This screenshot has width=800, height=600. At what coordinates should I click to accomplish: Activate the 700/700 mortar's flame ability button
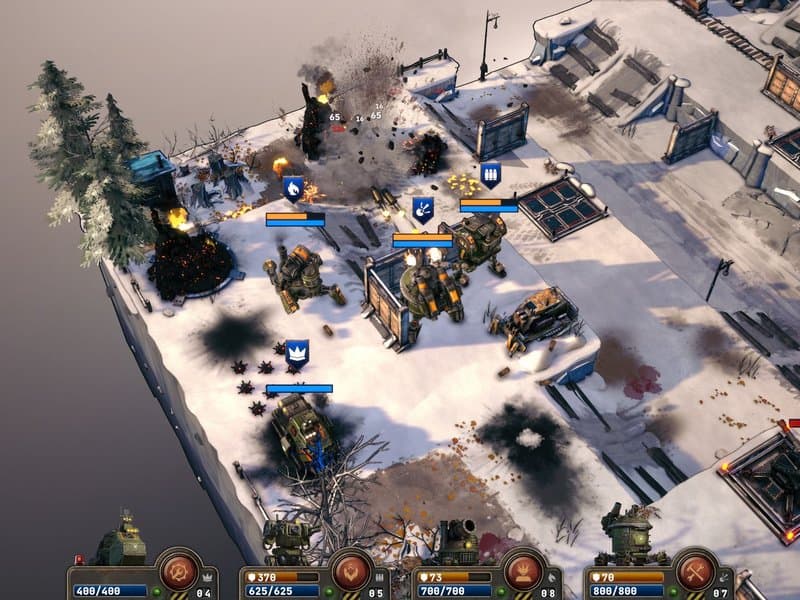523,570
